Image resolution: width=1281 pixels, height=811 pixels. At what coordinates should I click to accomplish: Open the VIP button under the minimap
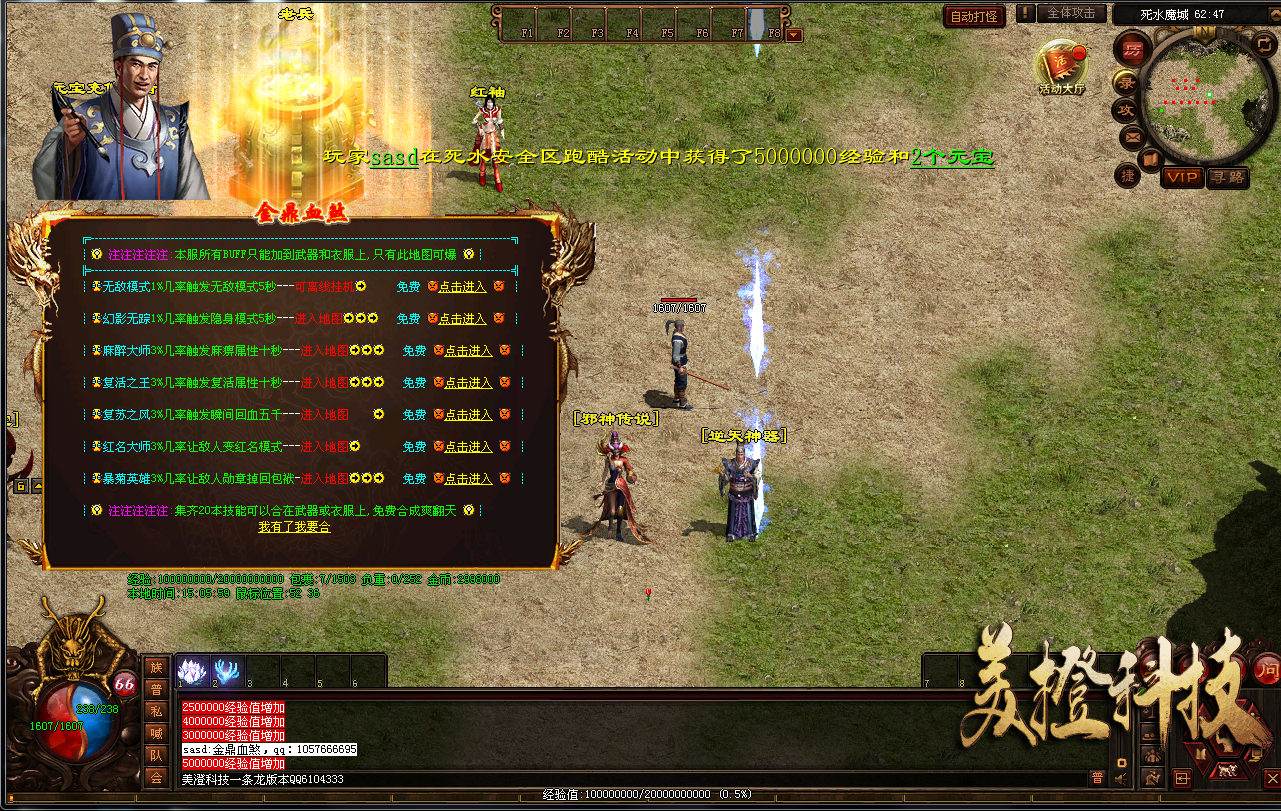(x=1183, y=178)
